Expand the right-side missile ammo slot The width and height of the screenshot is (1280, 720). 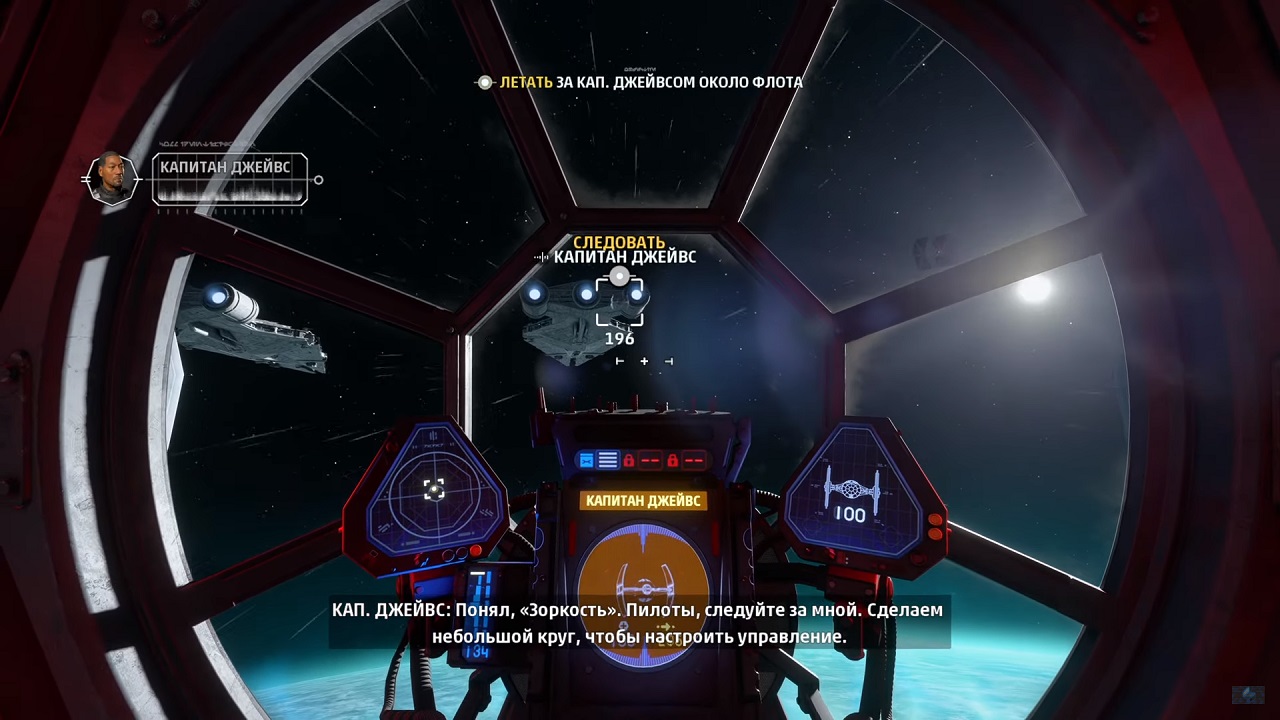692,460
